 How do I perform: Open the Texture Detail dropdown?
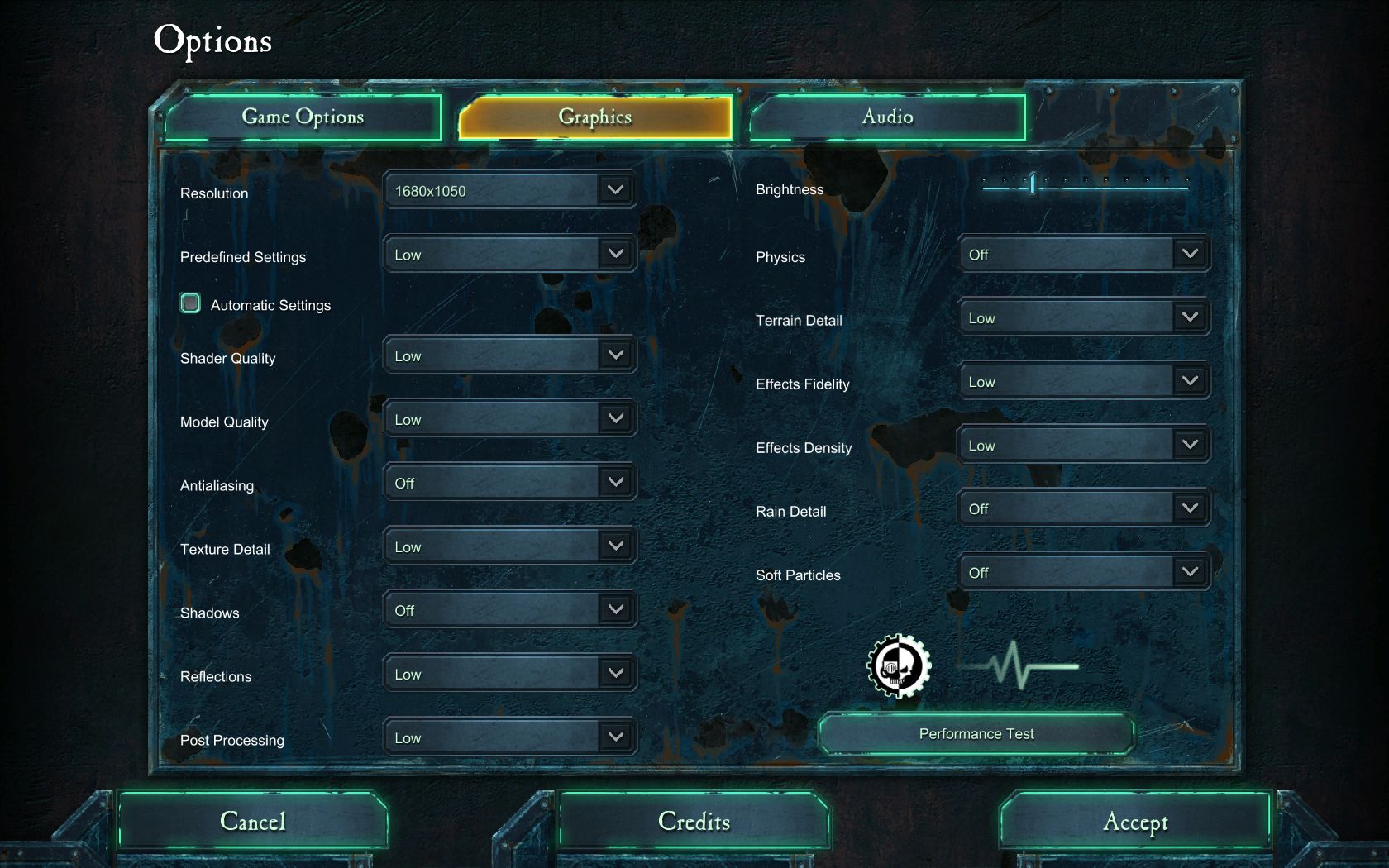coord(509,546)
